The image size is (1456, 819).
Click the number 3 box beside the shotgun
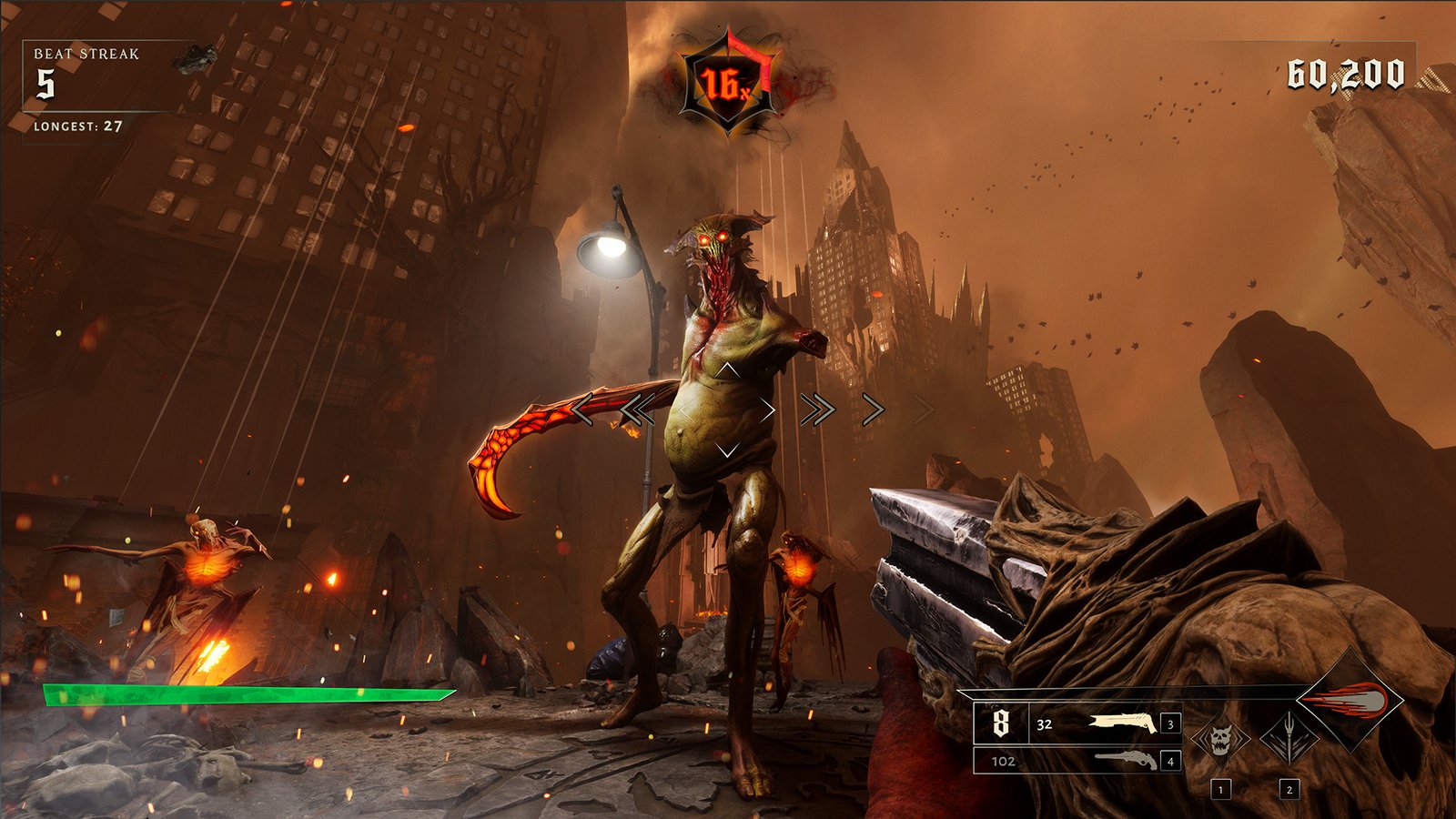[x=1168, y=723]
